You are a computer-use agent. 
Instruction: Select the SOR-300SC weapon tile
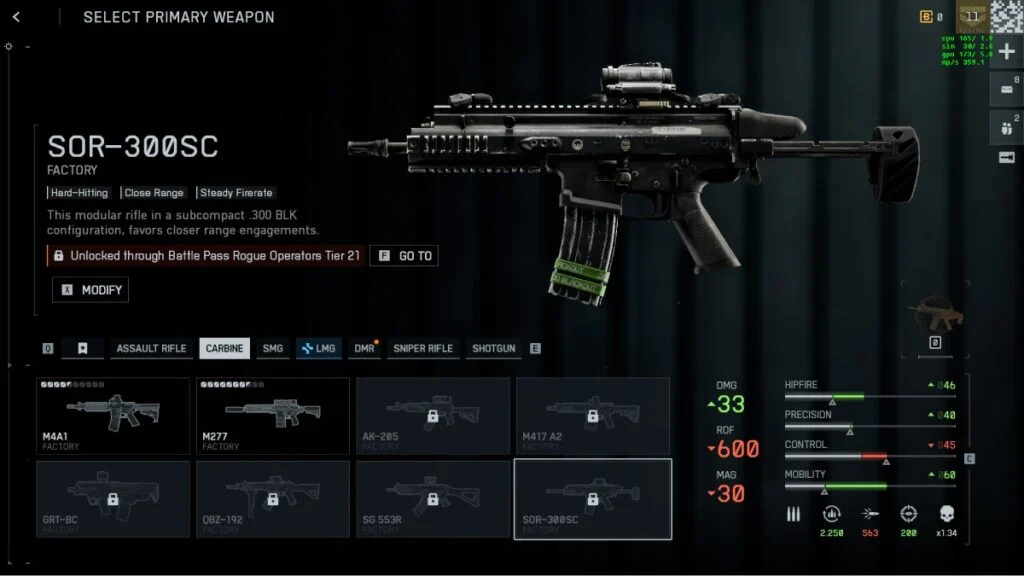pyautogui.click(x=593, y=498)
